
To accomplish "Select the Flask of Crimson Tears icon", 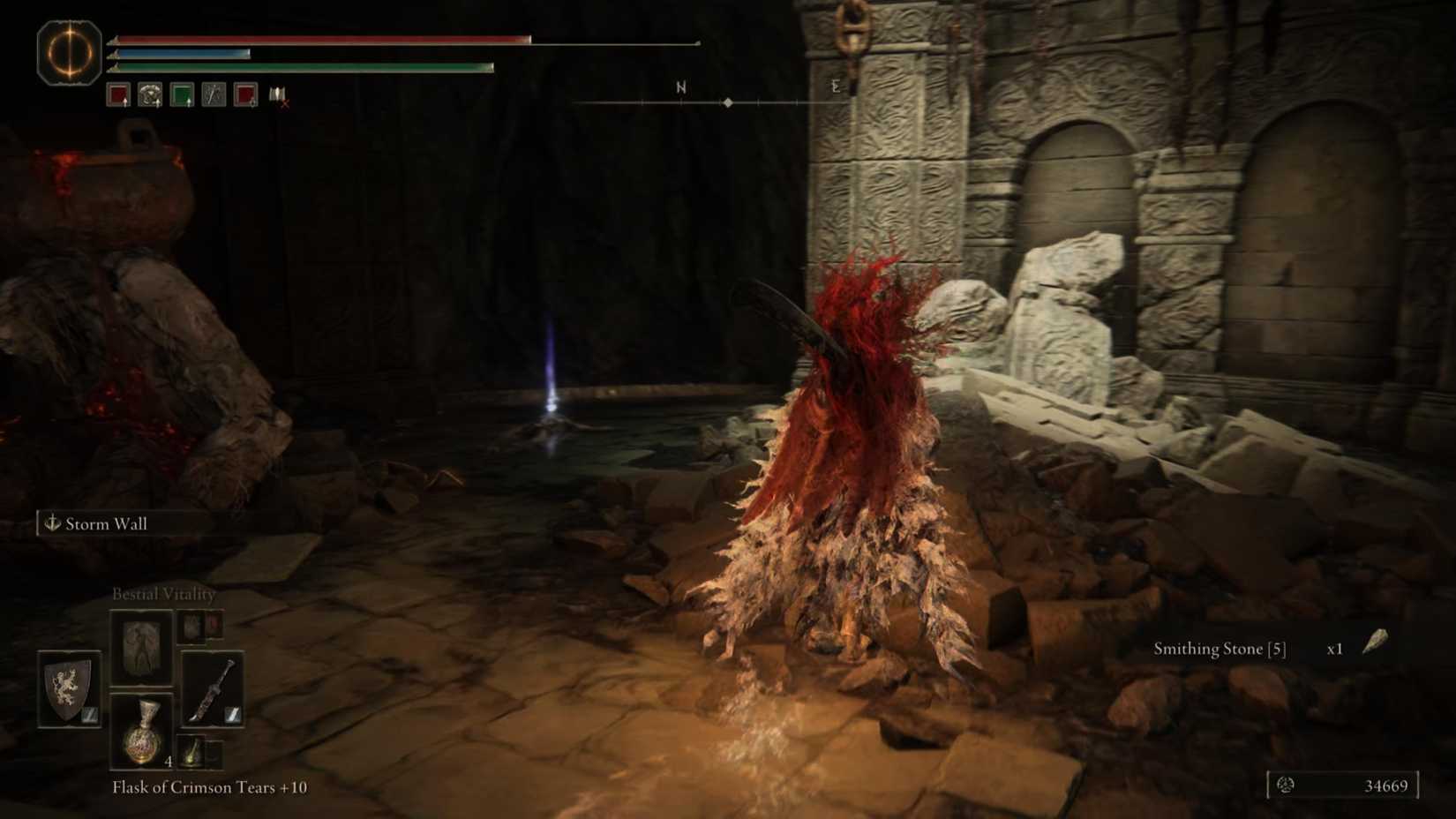I will click(142, 733).
